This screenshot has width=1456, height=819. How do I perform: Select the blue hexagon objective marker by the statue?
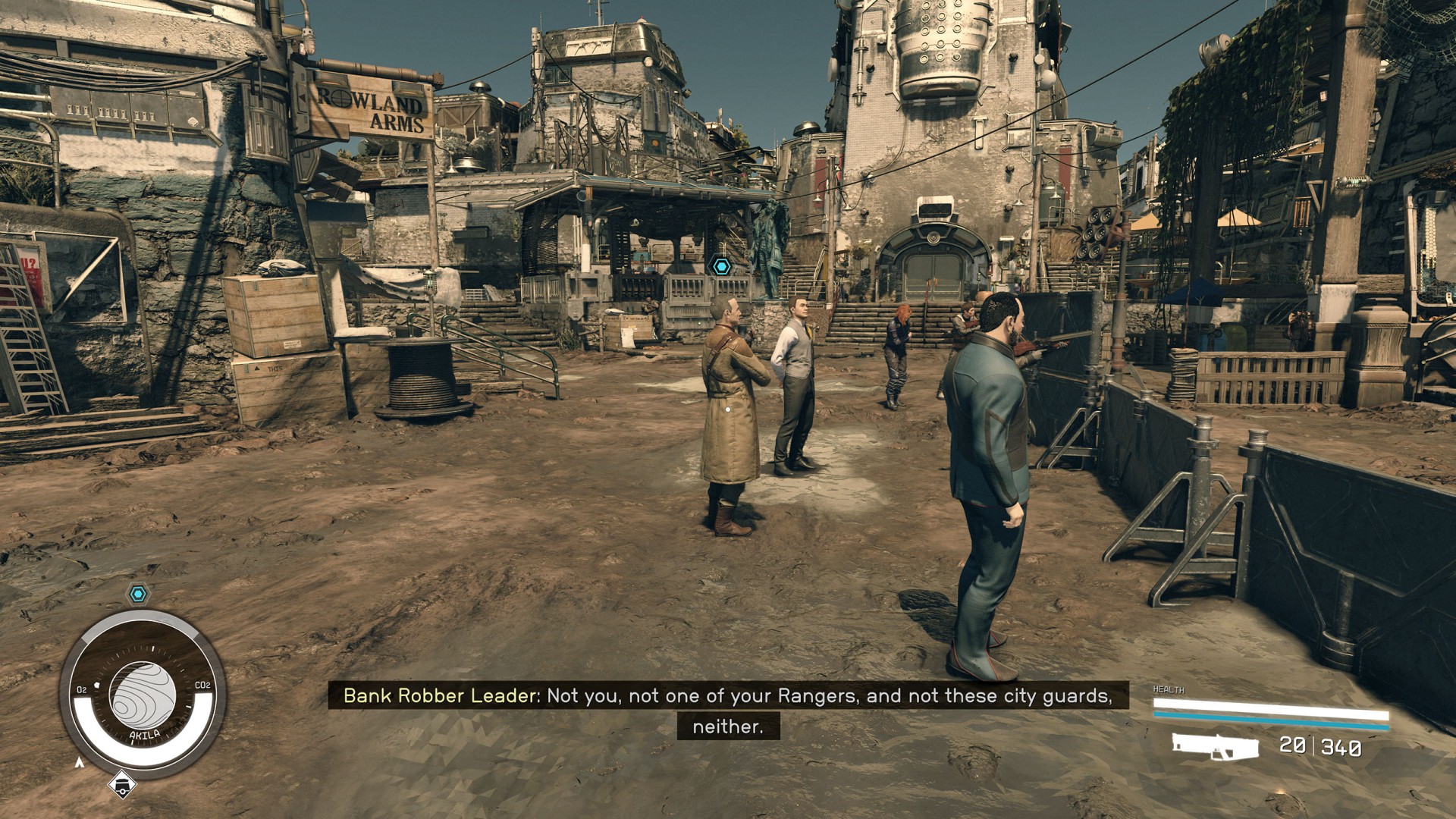pyautogui.click(x=720, y=266)
